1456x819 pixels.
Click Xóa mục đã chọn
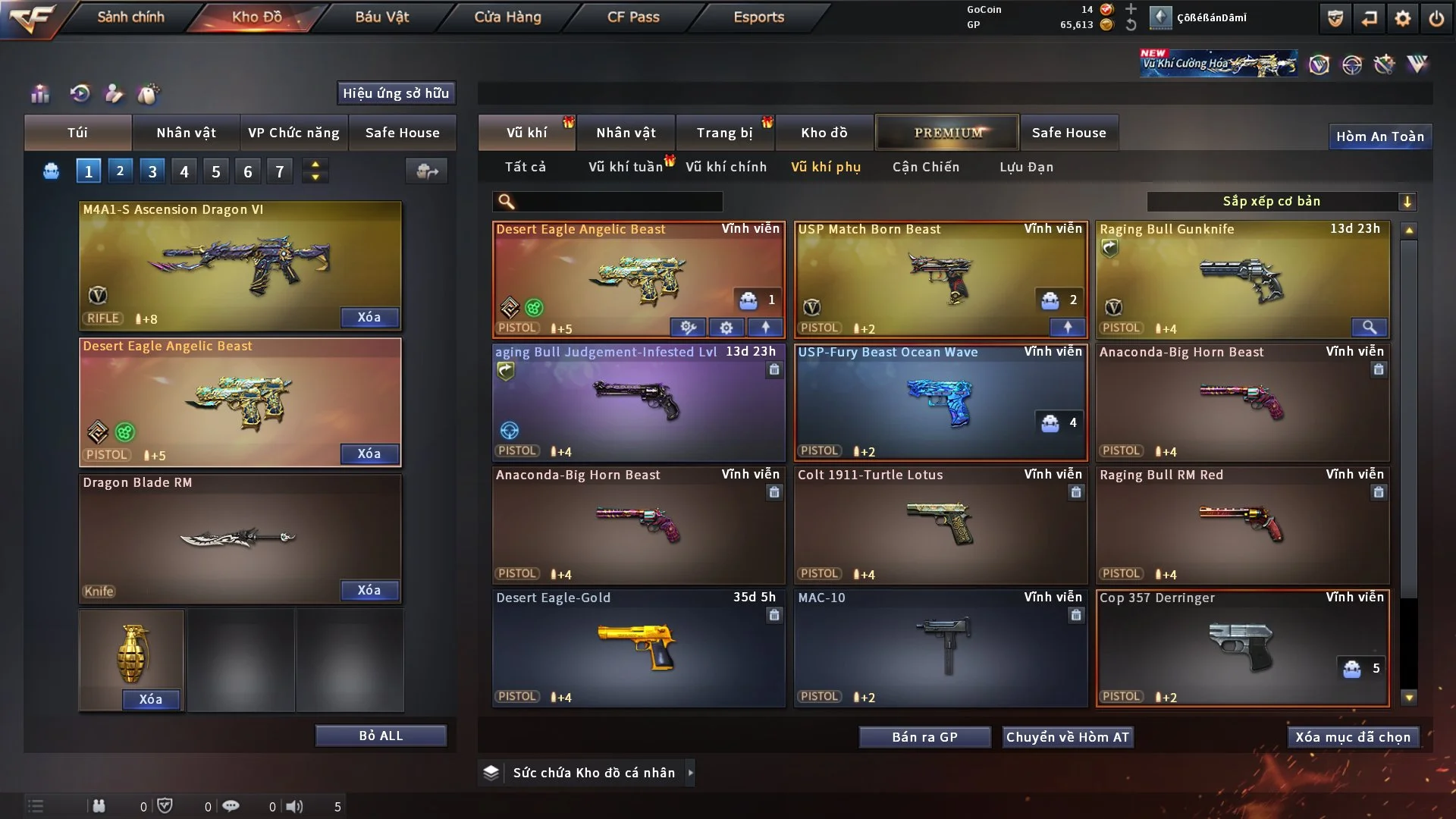pos(1353,737)
